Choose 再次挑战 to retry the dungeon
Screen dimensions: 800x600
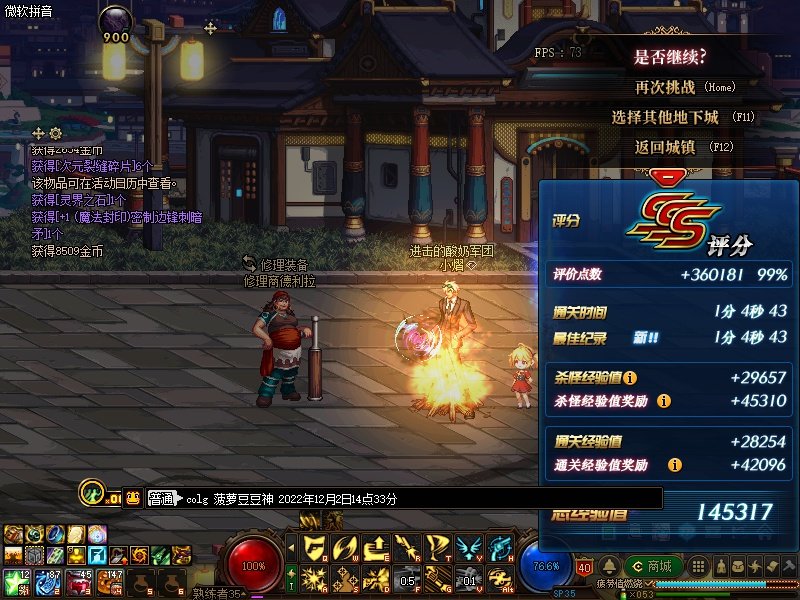670,87
